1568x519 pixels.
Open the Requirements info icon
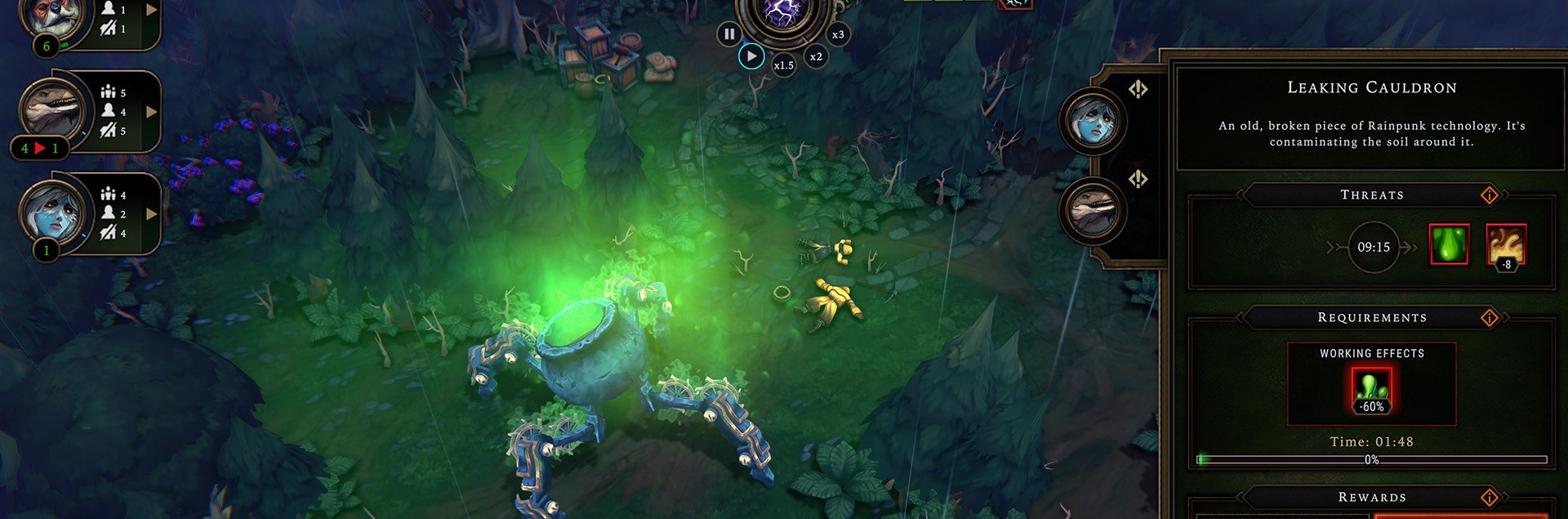[1490, 317]
